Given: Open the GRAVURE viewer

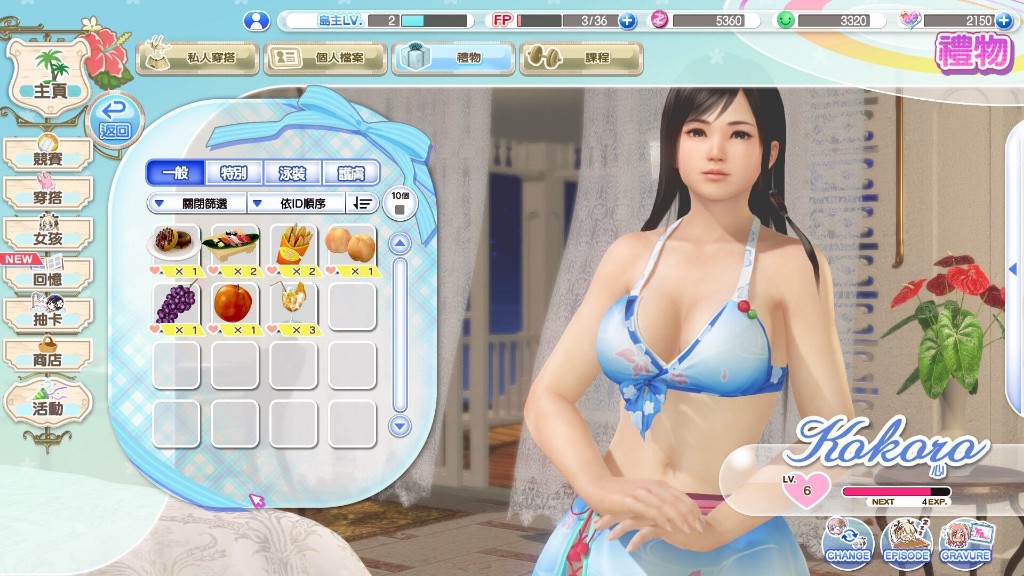Looking at the screenshot, I should point(966,541).
